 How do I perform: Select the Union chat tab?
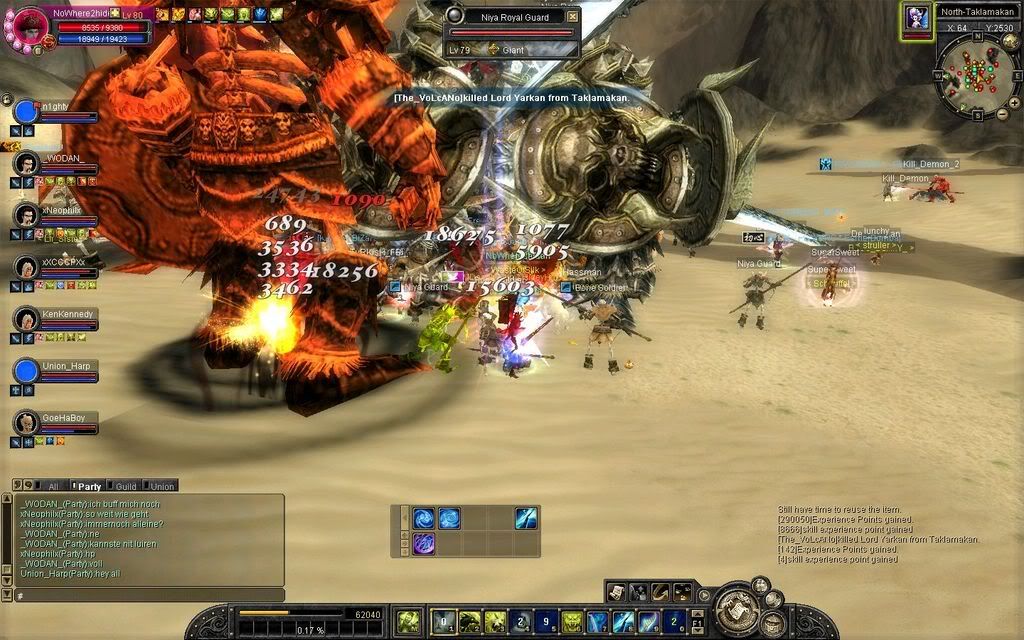(162, 486)
